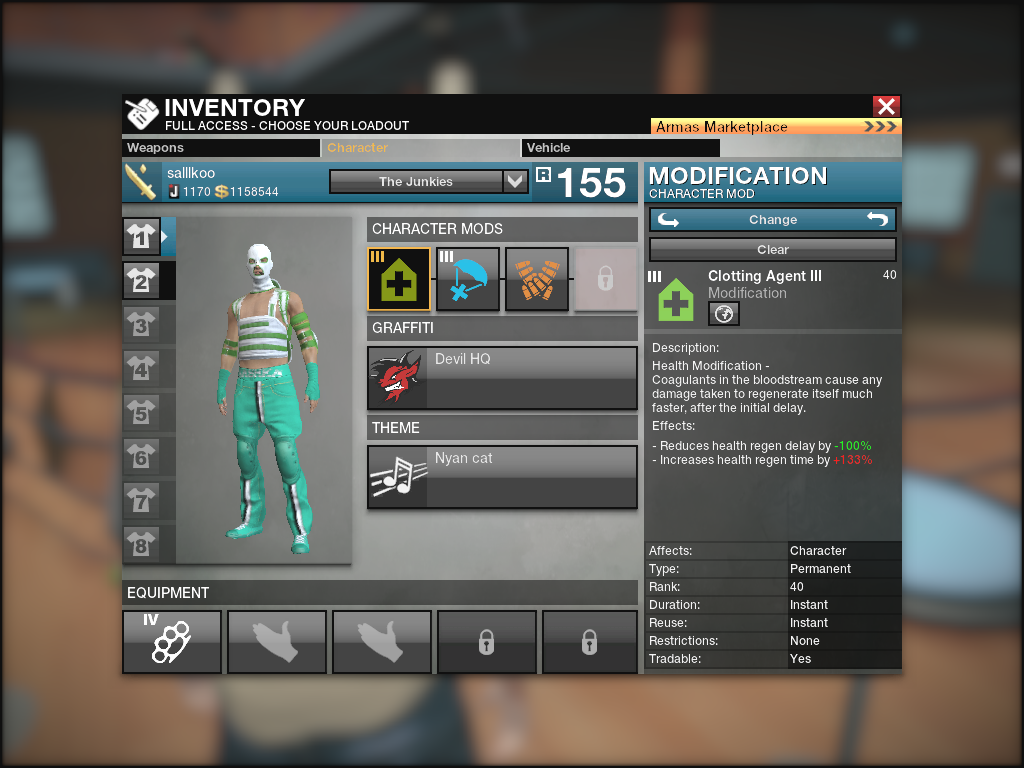Viewport: 1024px width, 768px height.
Task: Close the inventory window
Action: tap(886, 106)
